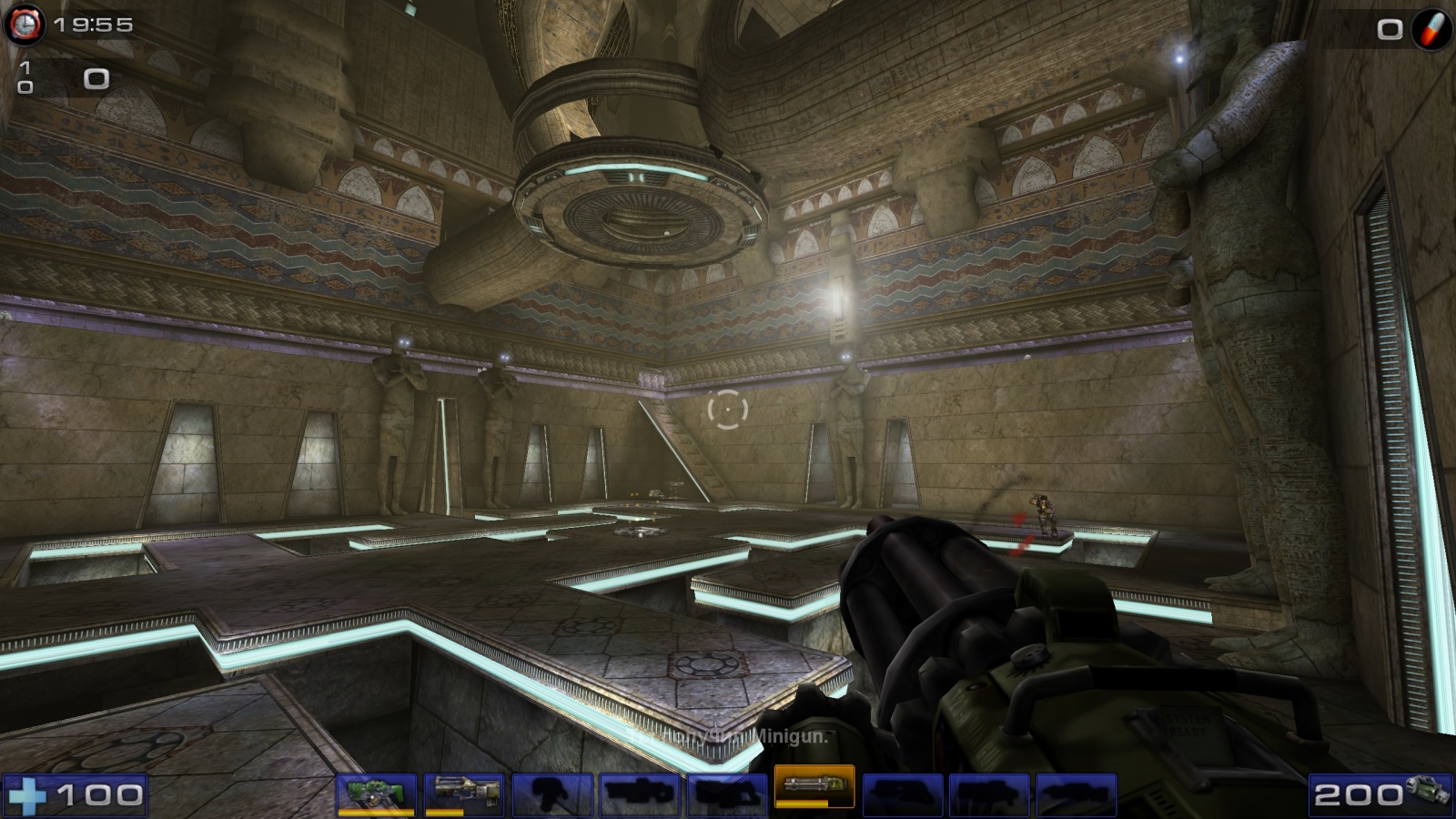The image size is (1456, 819).
Task: Click the Link Gun silhouette slot
Action: pos(727,794)
